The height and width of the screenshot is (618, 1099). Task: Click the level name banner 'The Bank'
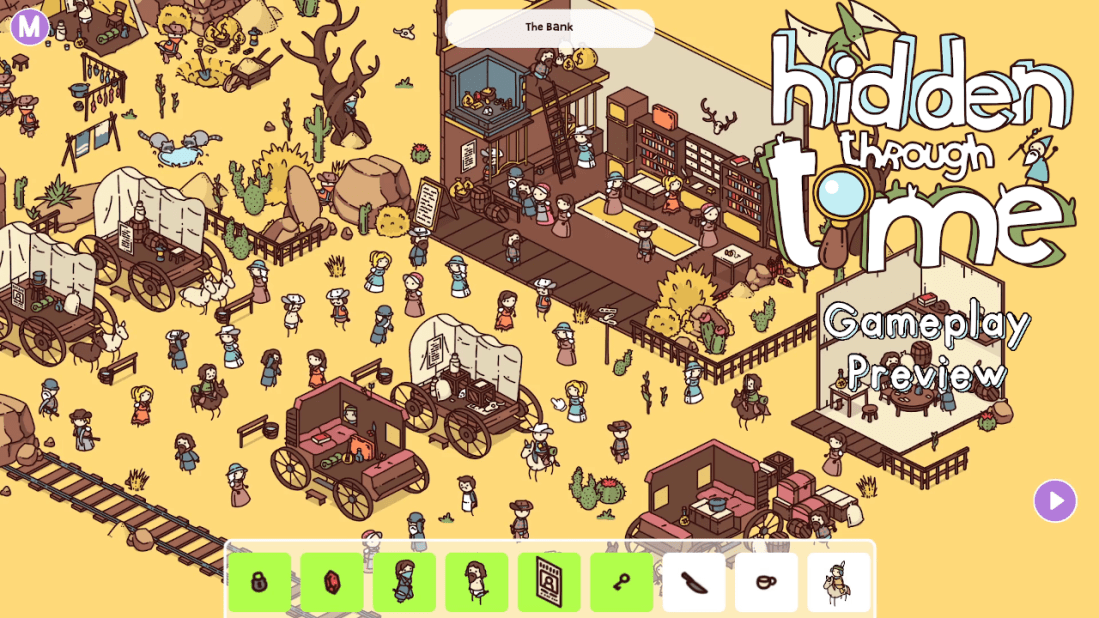click(549, 27)
